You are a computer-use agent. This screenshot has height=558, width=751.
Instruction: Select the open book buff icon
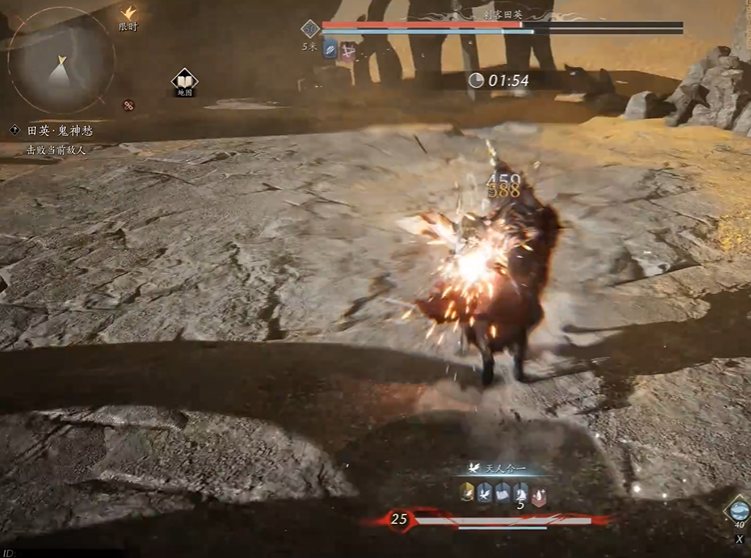tap(502, 491)
